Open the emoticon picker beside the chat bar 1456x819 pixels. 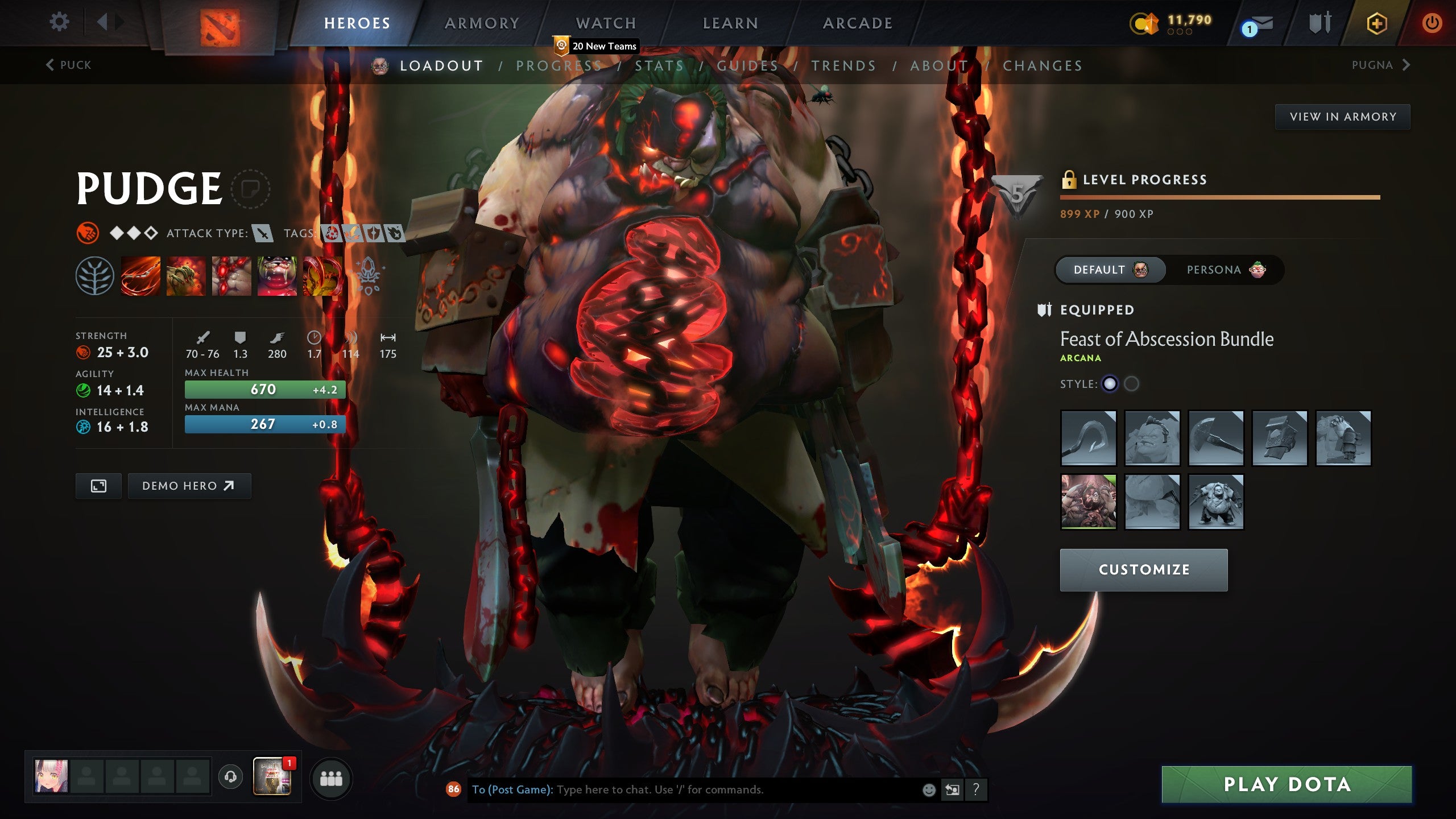click(x=930, y=789)
